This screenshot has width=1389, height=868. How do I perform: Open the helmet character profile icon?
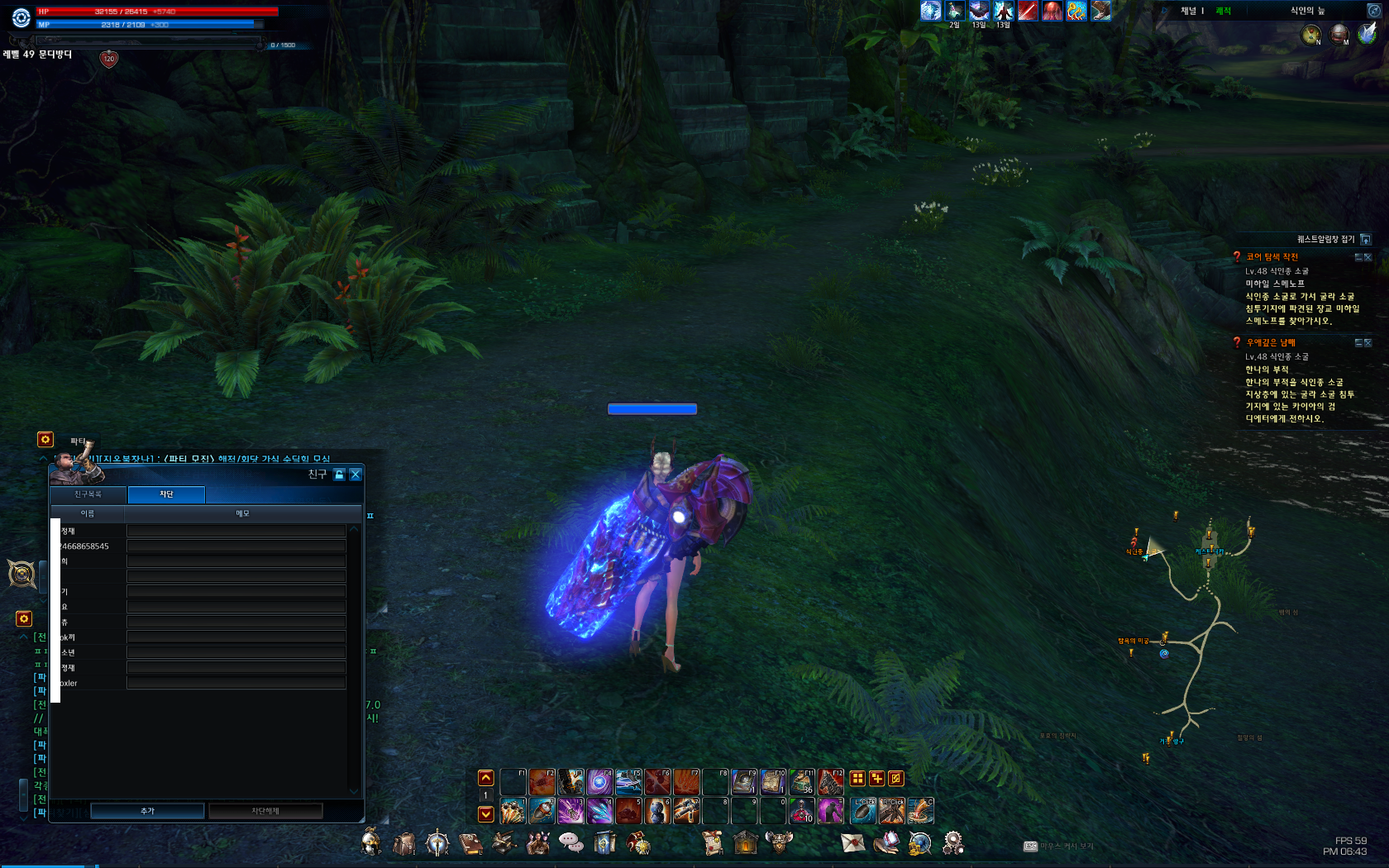(x=371, y=842)
